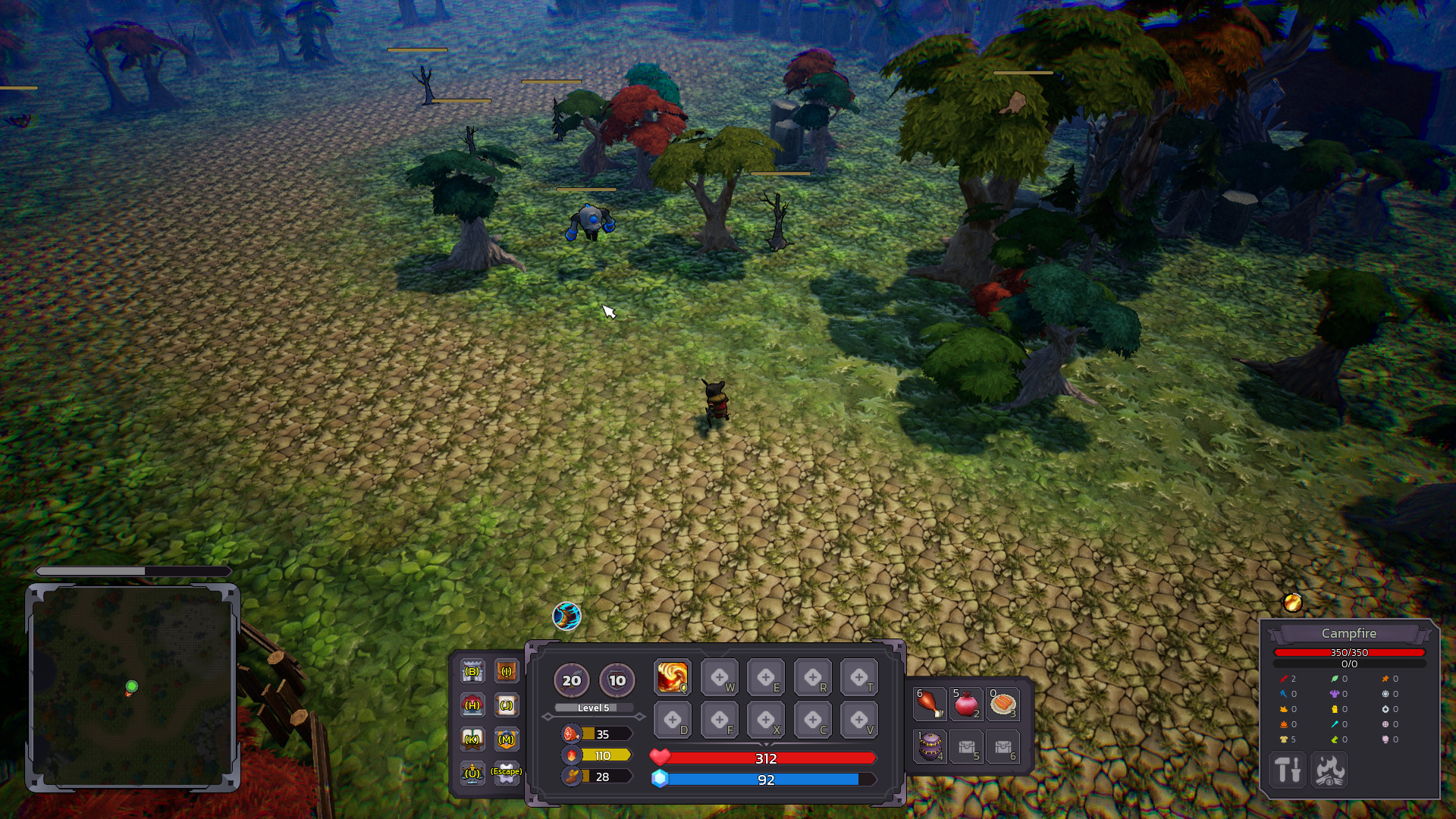The height and width of the screenshot is (819, 1456).
Task: Open the house menu with the (H) icon
Action: coord(472,704)
